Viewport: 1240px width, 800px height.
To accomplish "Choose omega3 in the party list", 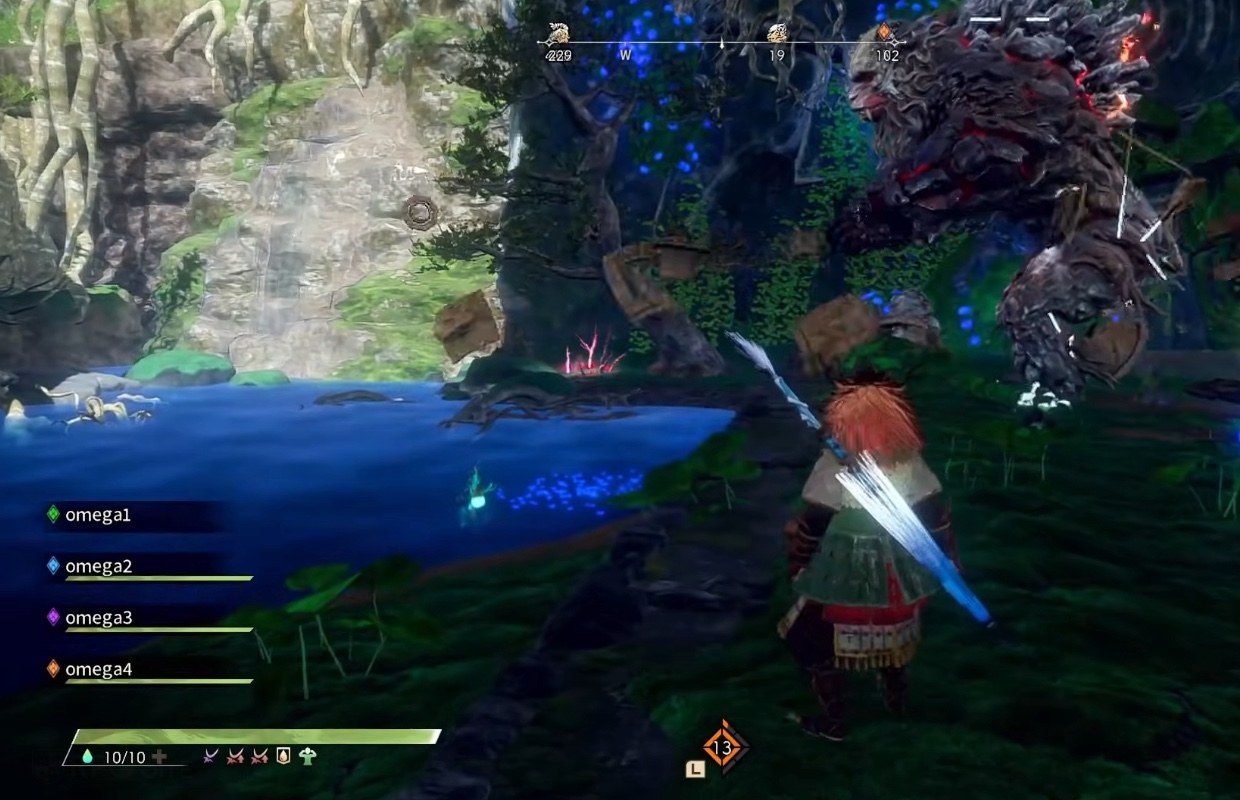I will pyautogui.click(x=97, y=617).
